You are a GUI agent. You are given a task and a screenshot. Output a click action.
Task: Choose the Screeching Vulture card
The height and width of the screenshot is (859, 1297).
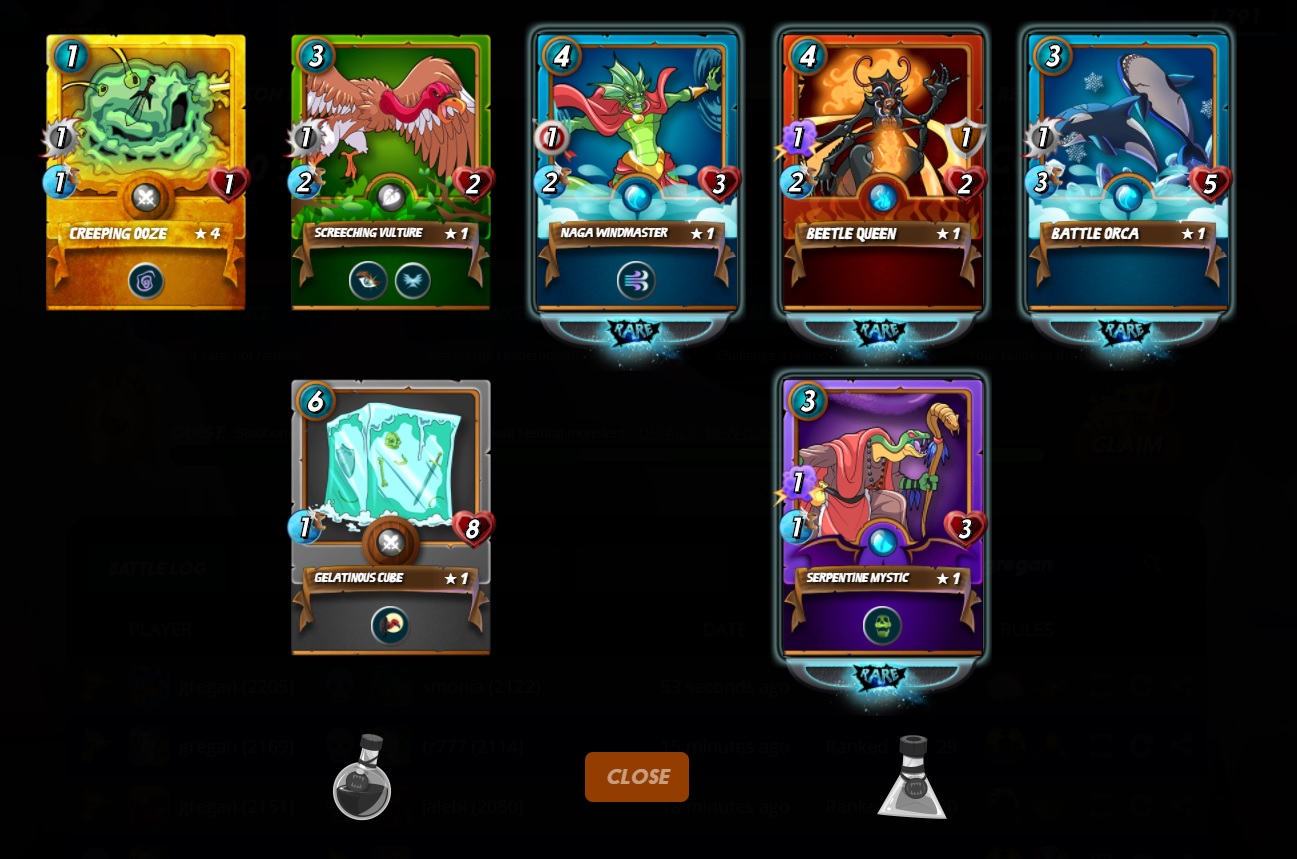[391, 172]
